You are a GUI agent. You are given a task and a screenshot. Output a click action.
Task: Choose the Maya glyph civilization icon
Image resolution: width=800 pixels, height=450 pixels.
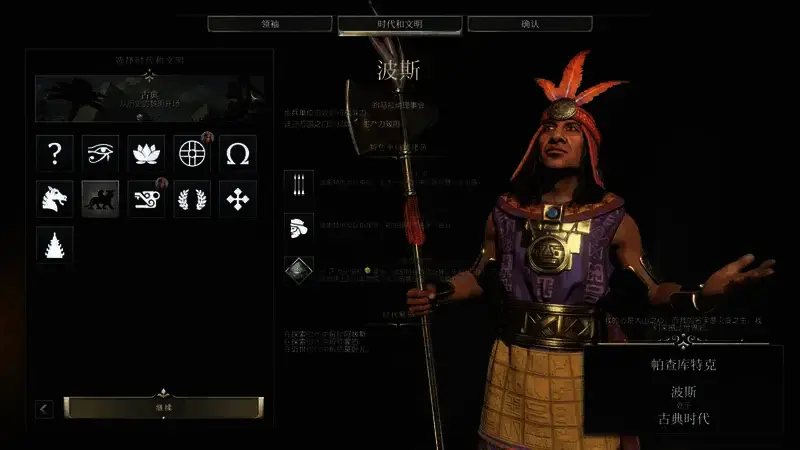click(x=147, y=199)
